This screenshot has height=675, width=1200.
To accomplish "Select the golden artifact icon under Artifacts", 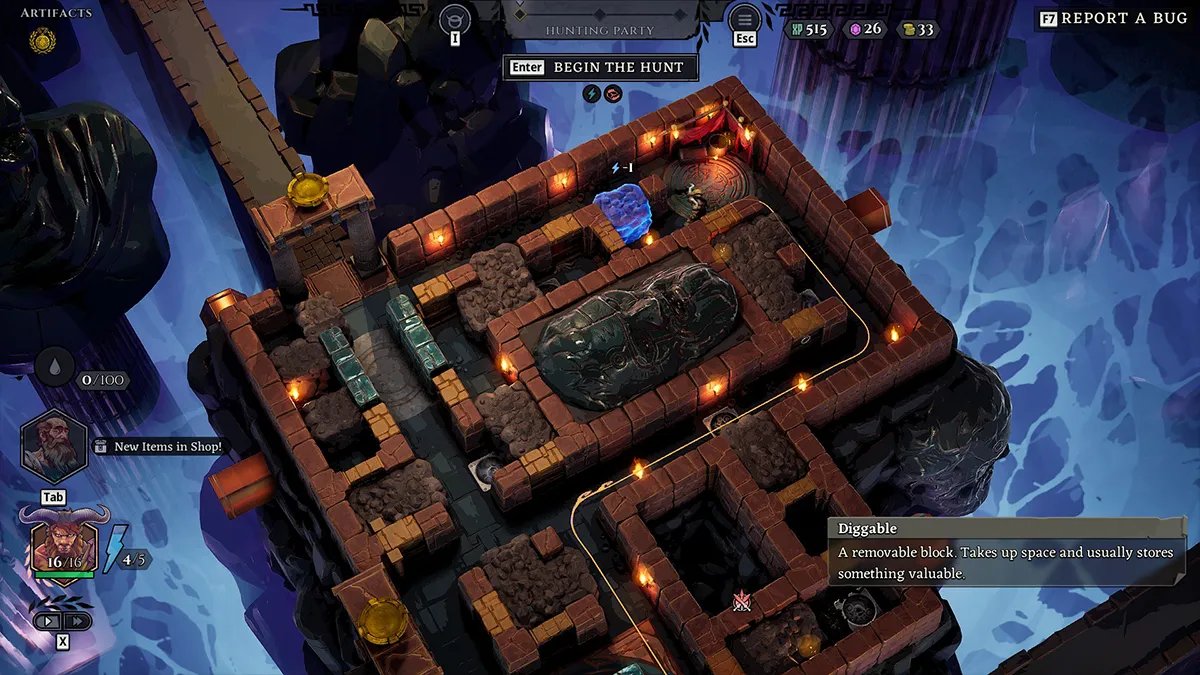I will tap(42, 40).
